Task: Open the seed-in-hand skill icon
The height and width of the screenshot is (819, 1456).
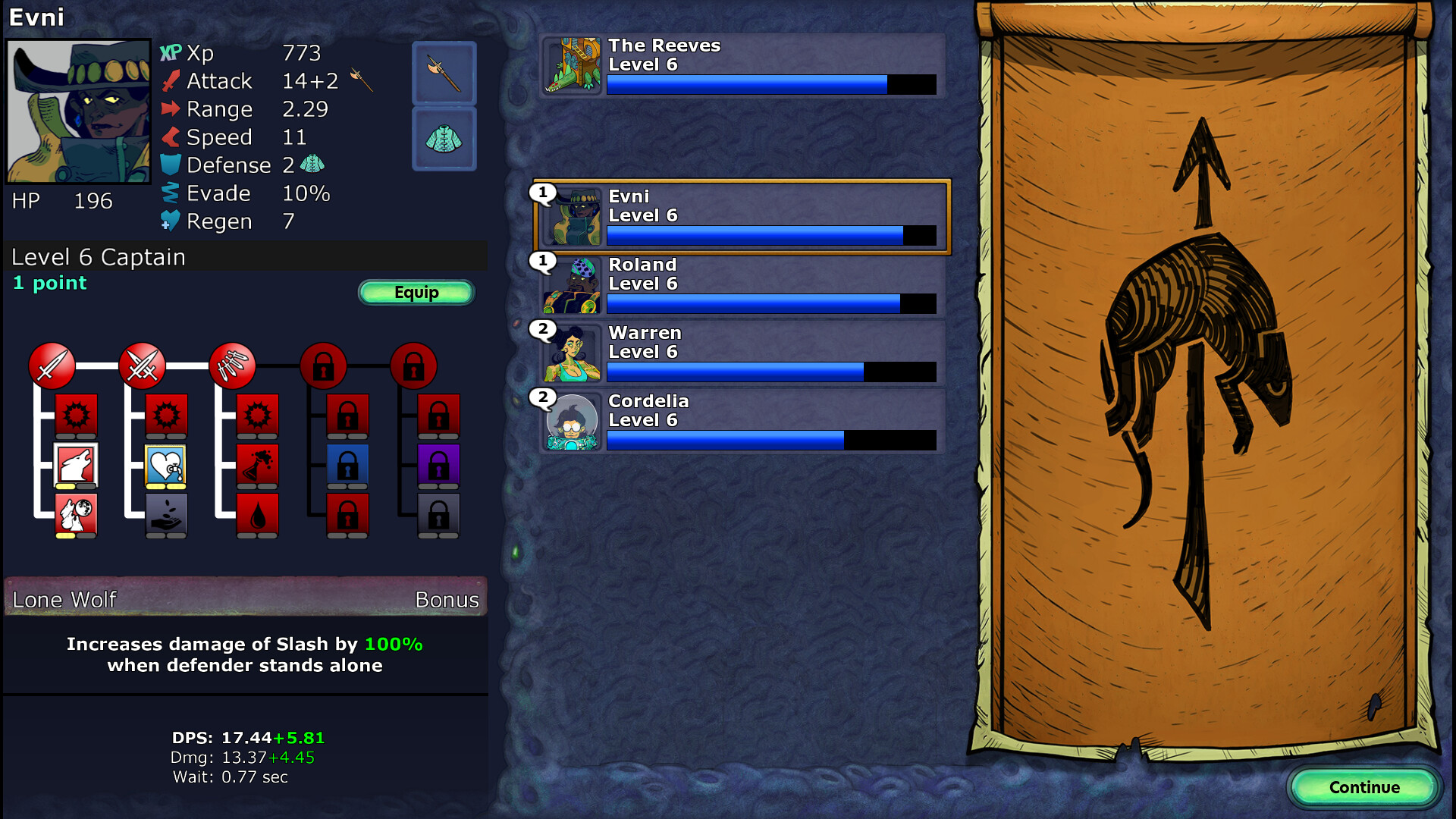Action: click(x=166, y=516)
